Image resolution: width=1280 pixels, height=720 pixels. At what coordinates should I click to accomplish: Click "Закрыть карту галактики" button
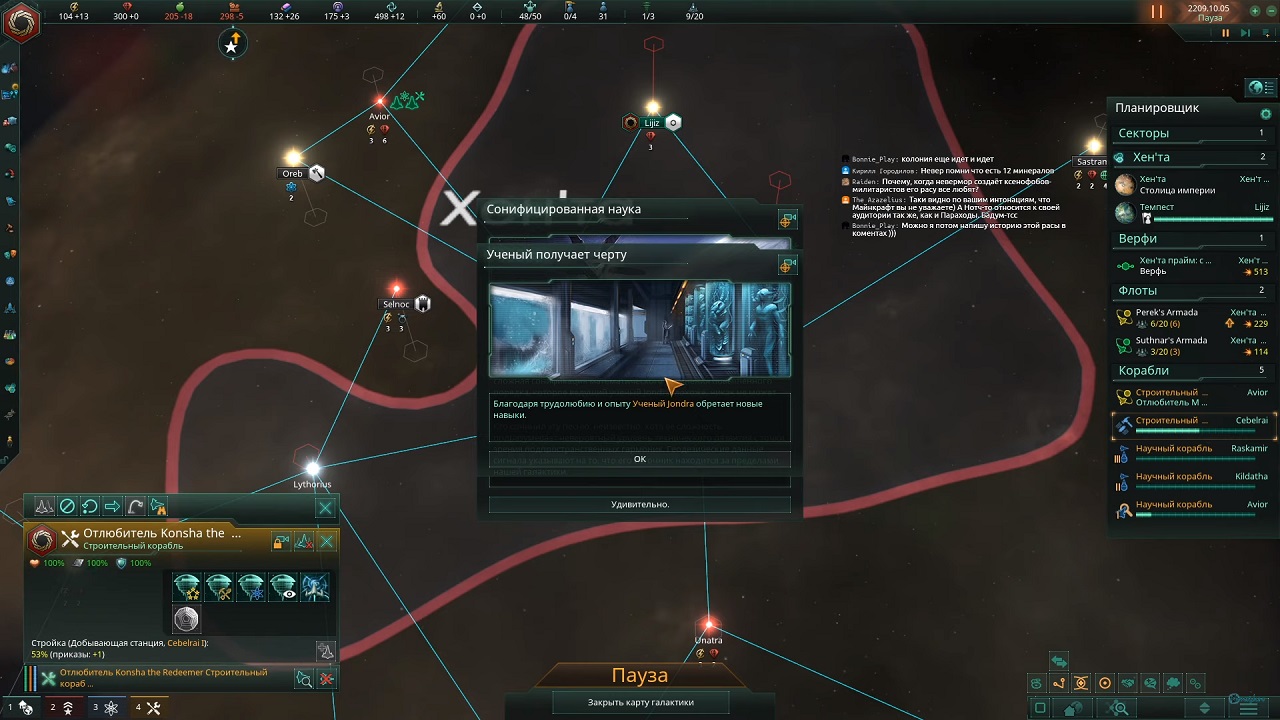click(x=640, y=702)
